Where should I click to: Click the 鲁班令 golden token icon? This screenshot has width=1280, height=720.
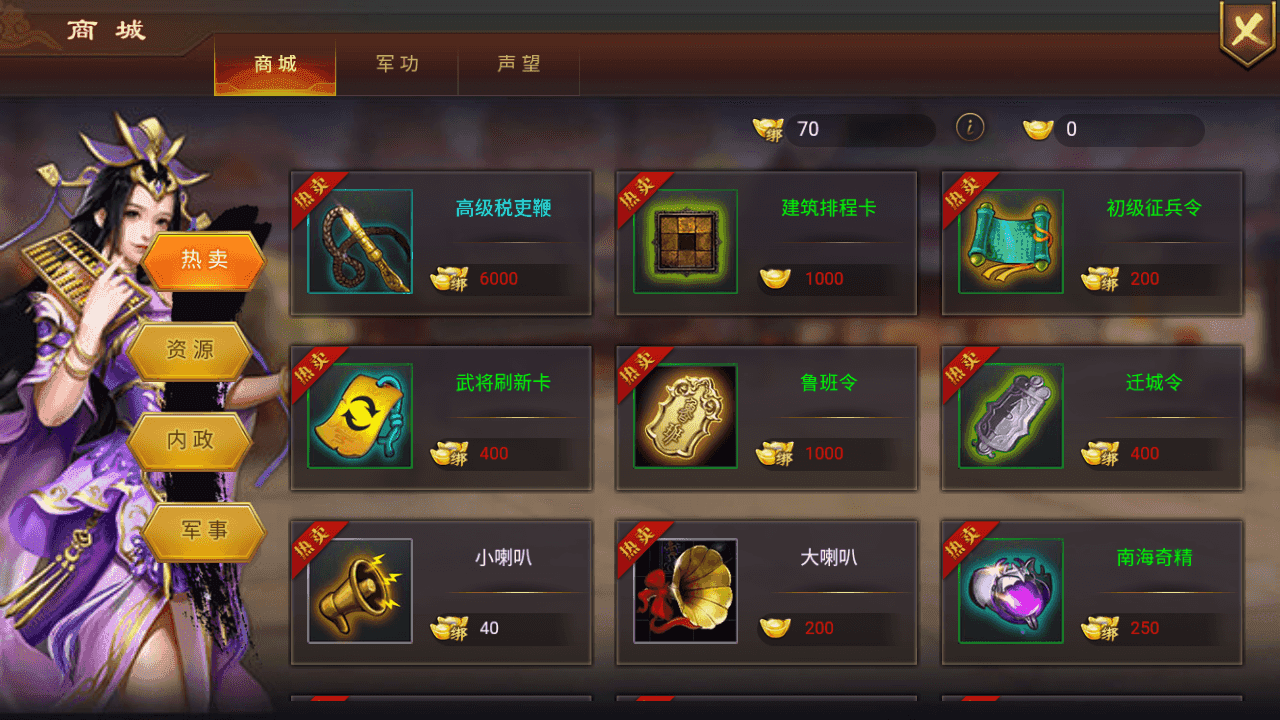pyautogui.click(x=684, y=414)
